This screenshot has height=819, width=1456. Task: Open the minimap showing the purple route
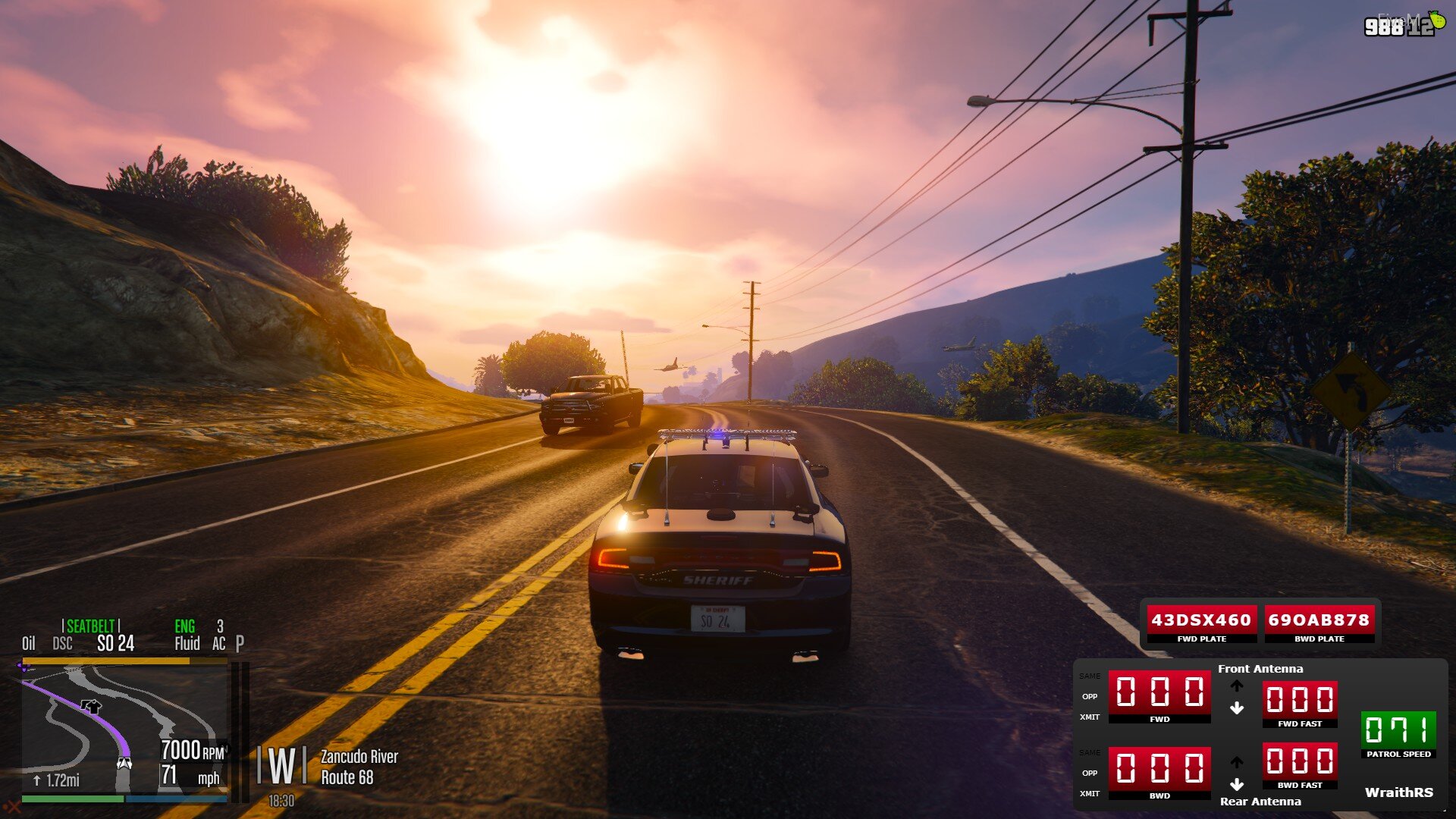(x=124, y=728)
